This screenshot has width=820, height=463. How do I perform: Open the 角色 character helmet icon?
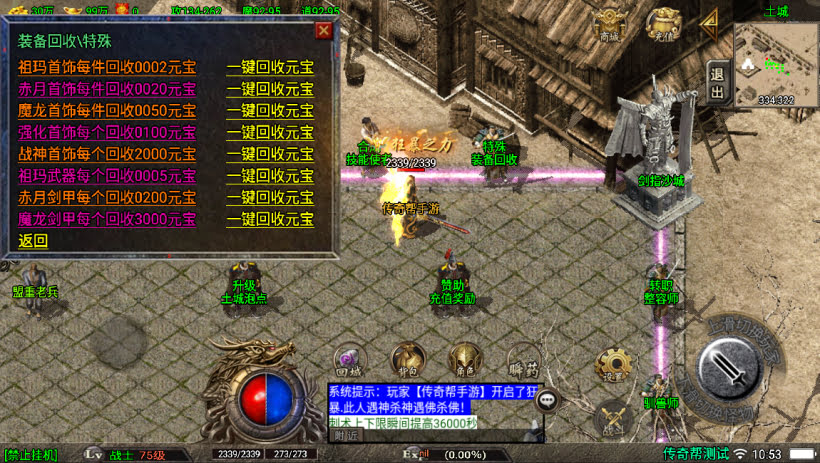[464, 359]
